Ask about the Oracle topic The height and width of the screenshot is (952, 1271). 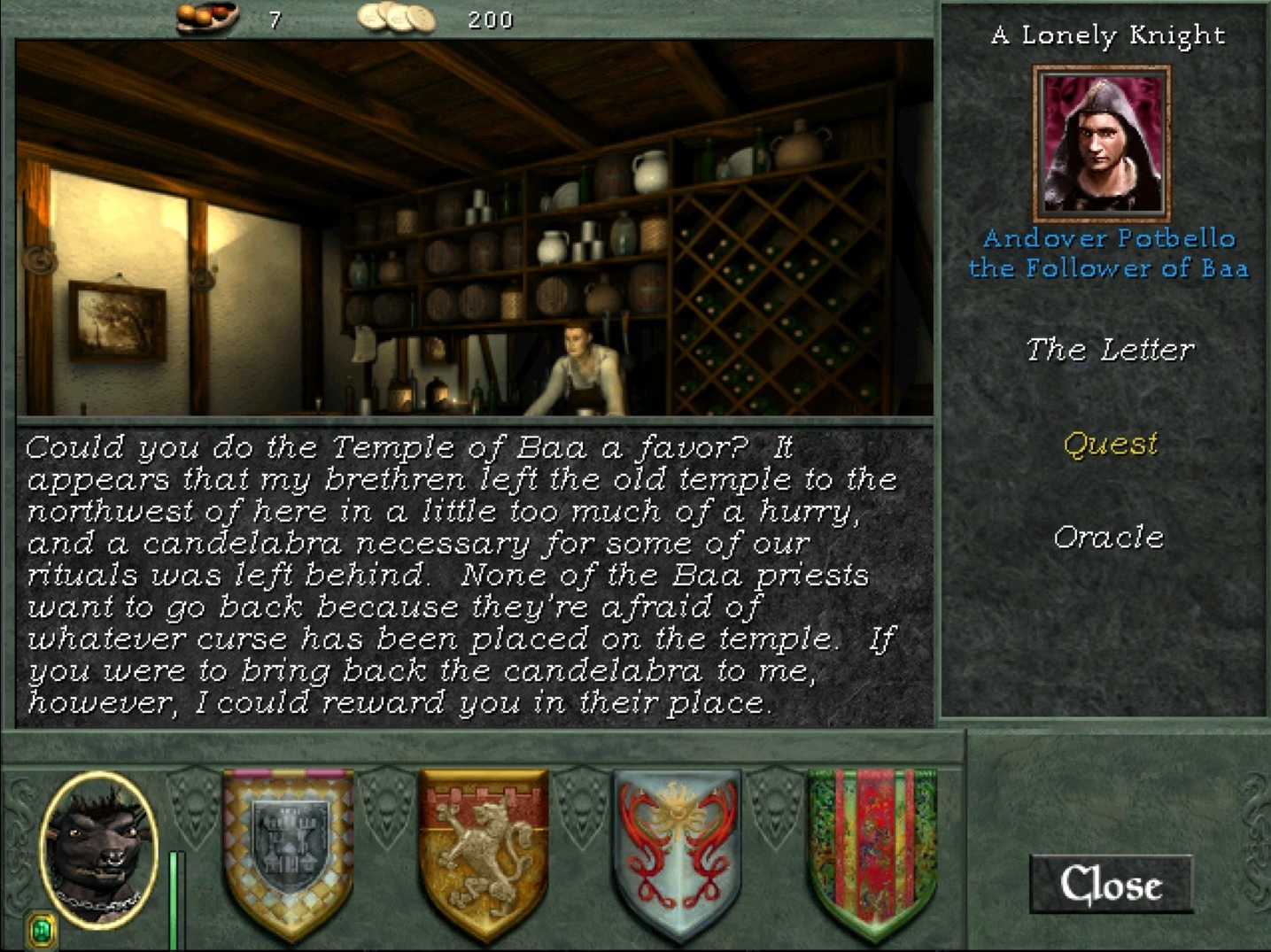click(1108, 538)
